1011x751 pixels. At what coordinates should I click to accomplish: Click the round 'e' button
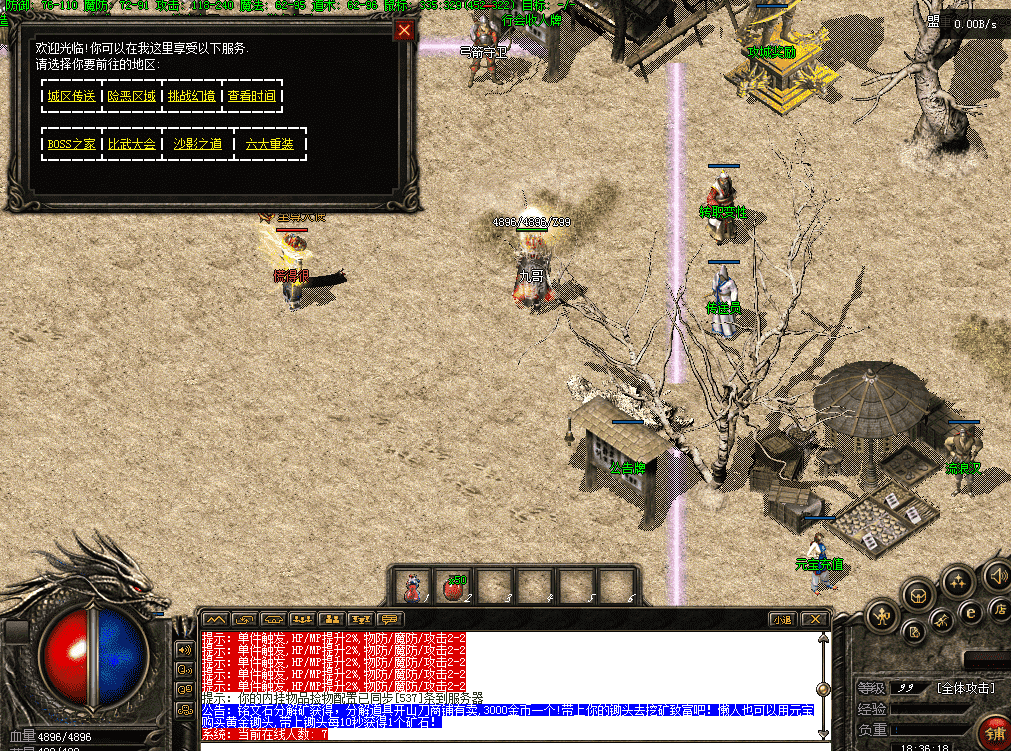coord(969,613)
